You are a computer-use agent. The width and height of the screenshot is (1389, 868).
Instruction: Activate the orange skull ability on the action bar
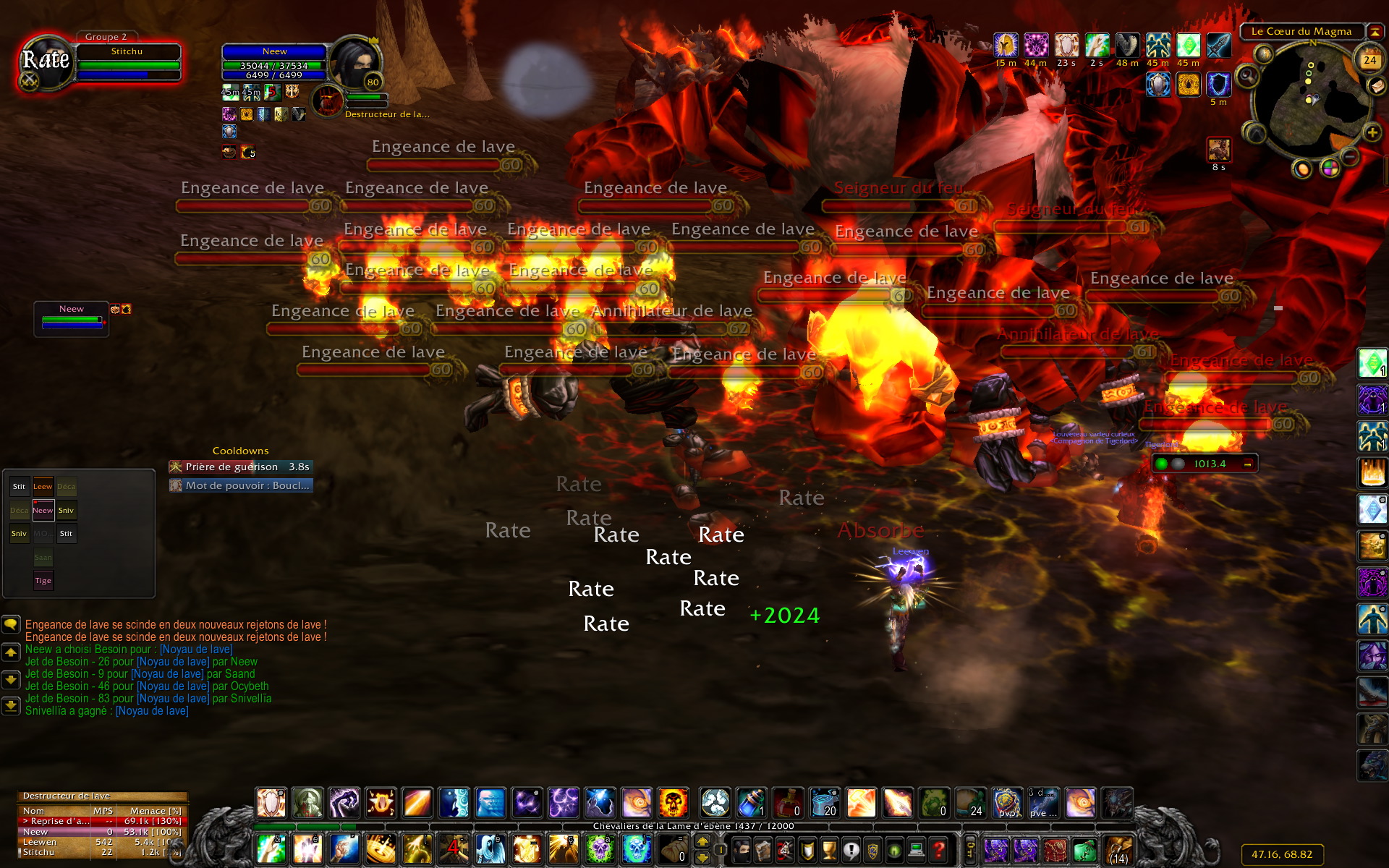(x=673, y=803)
